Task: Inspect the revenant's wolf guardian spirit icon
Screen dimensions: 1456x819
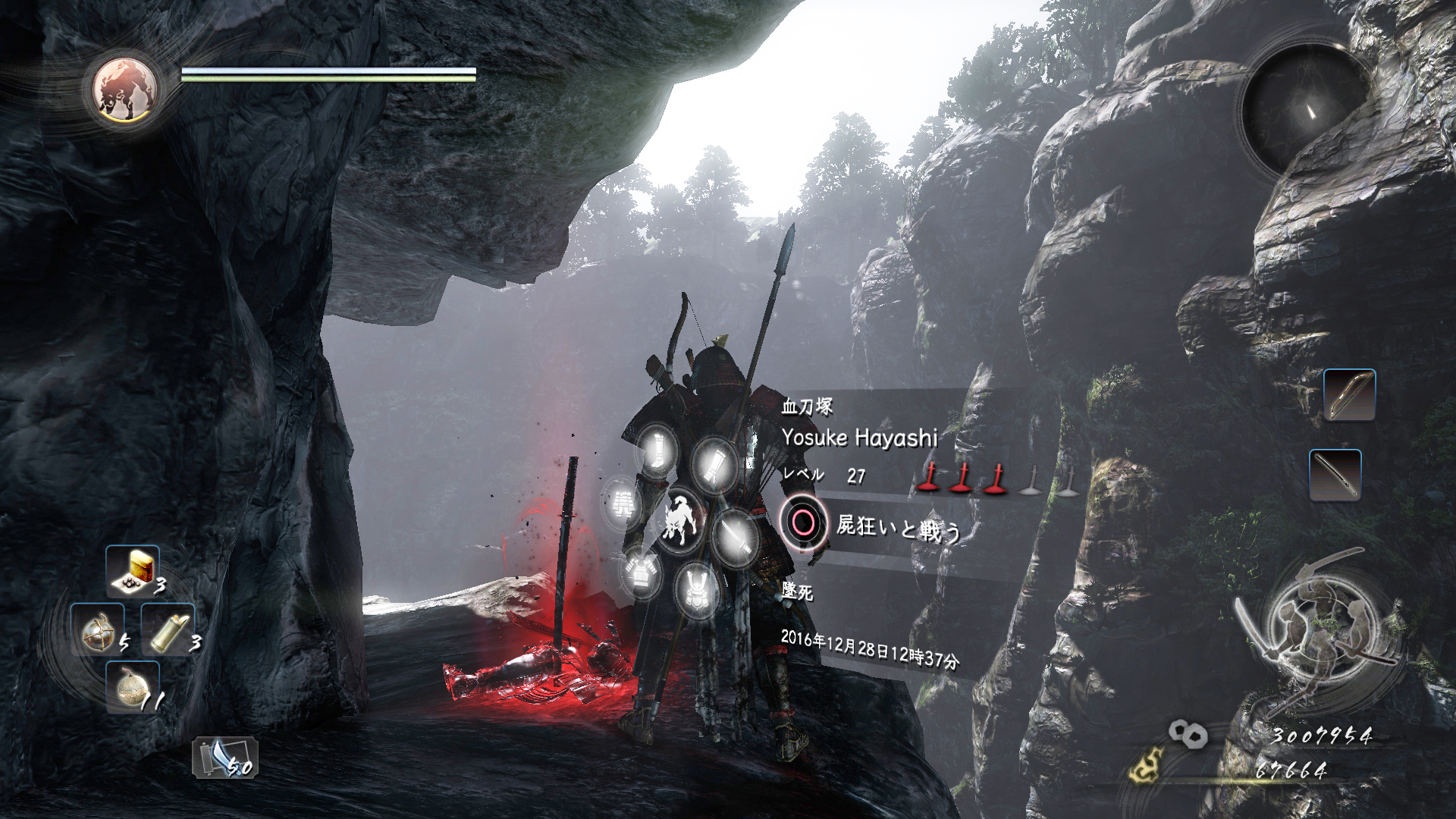Action: [x=680, y=519]
